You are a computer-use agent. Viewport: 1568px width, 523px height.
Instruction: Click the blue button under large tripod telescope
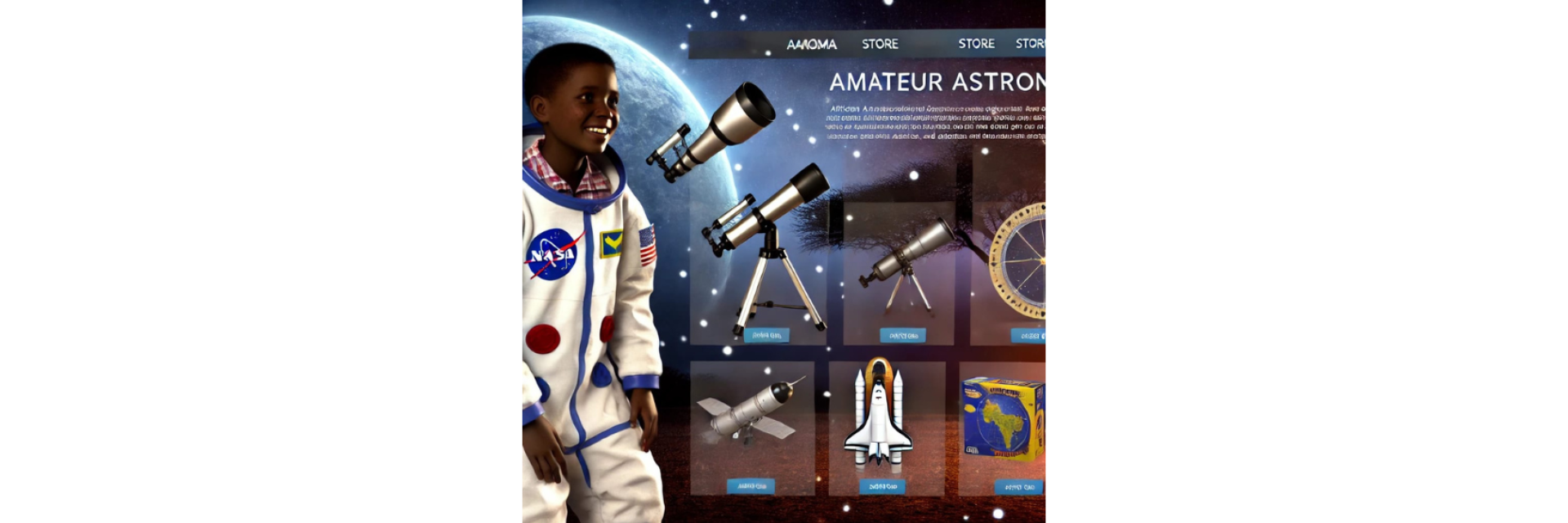(x=766, y=335)
